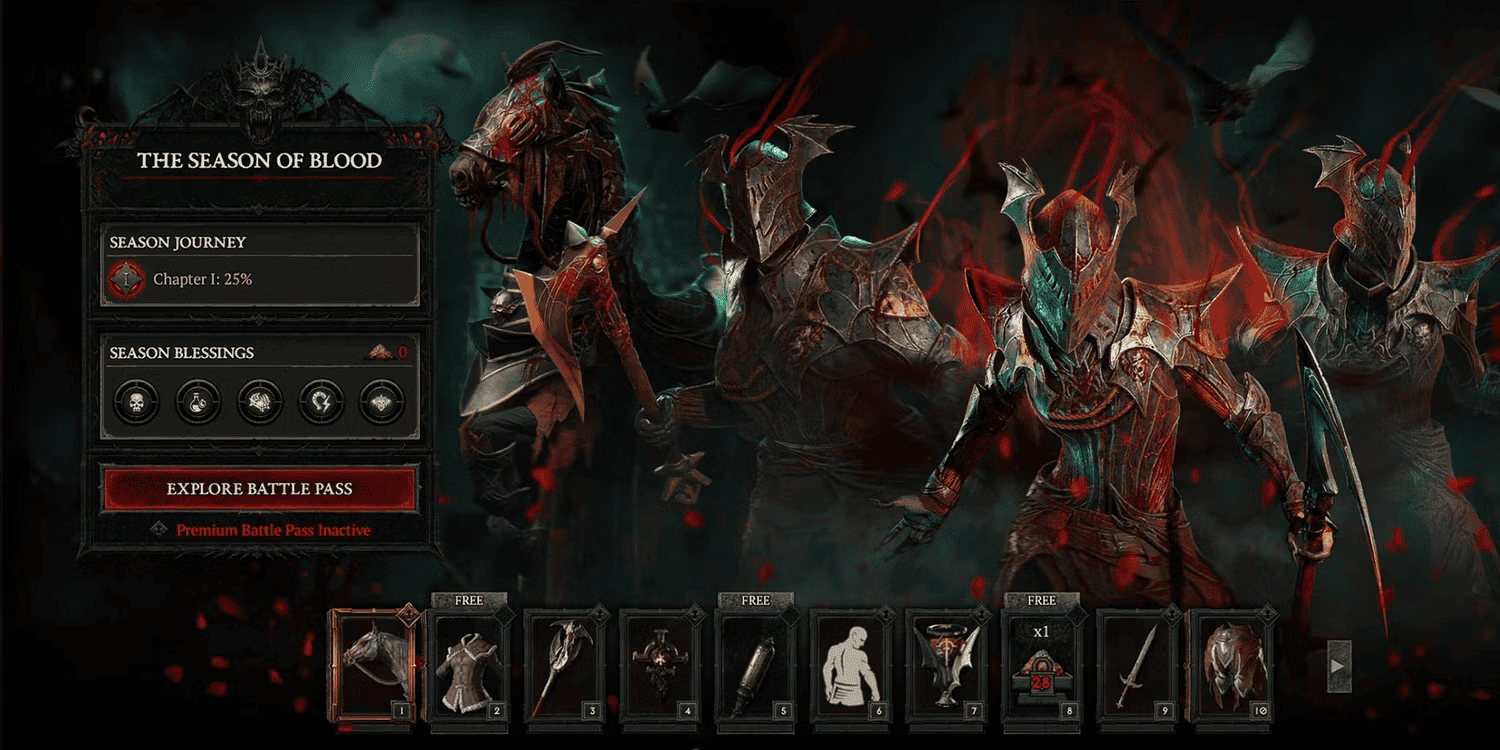Screen dimensions: 1500x750
Task: Click the Premium Battle Pass Inactive notice
Action: (x=272, y=530)
